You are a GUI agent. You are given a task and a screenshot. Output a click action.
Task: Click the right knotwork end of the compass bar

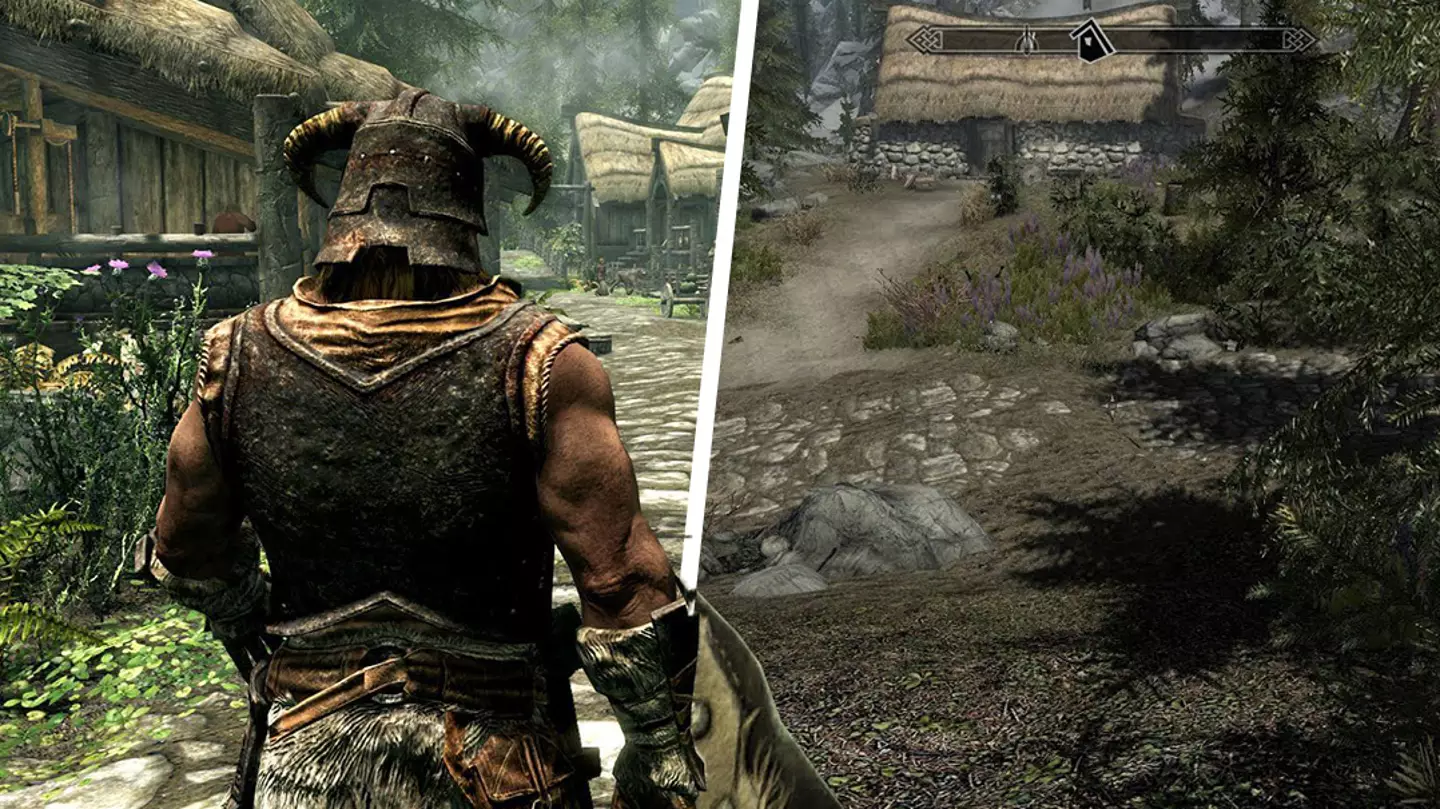pos(1300,38)
